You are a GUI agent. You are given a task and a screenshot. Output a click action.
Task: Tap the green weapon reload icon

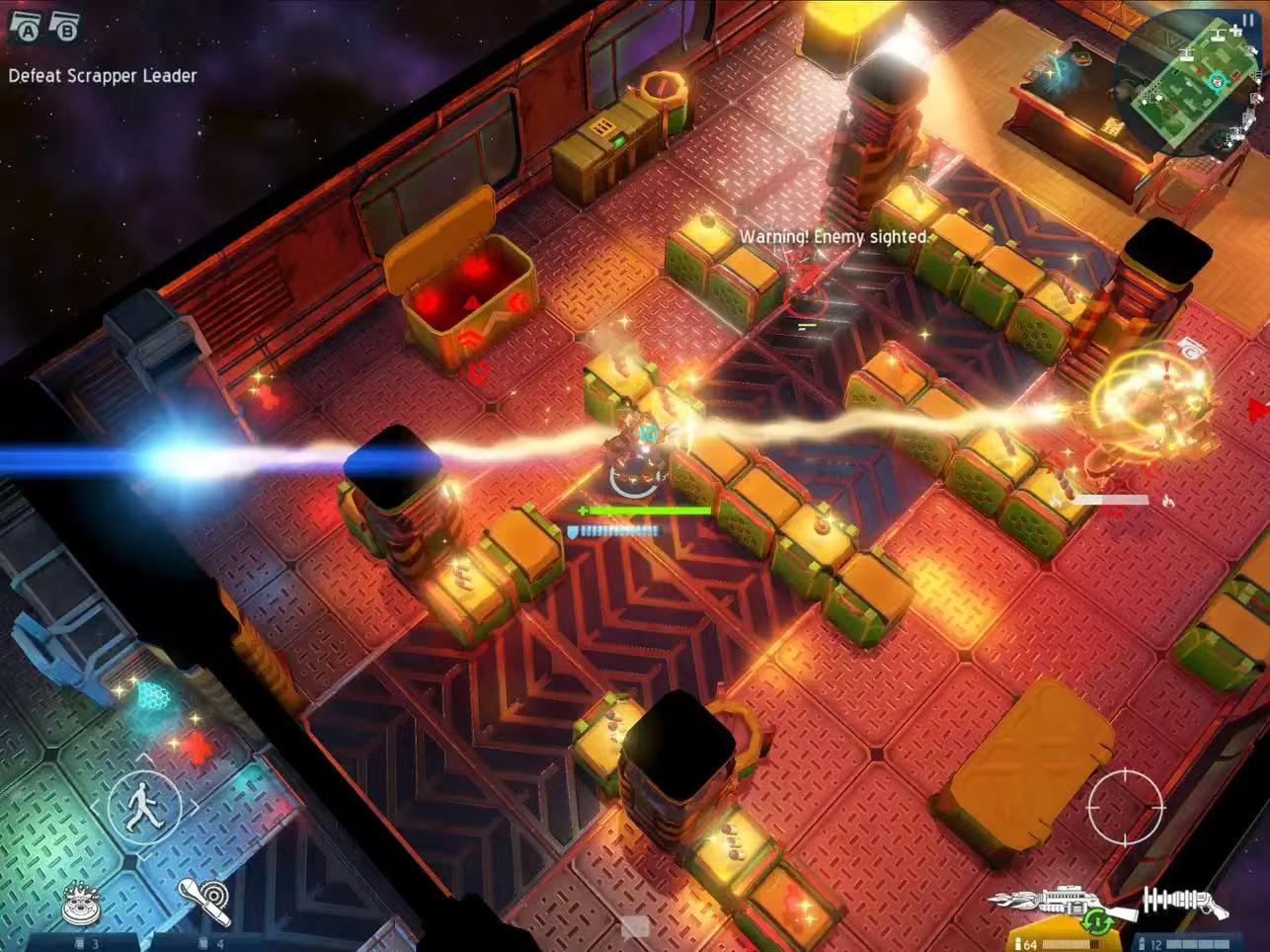click(1097, 924)
